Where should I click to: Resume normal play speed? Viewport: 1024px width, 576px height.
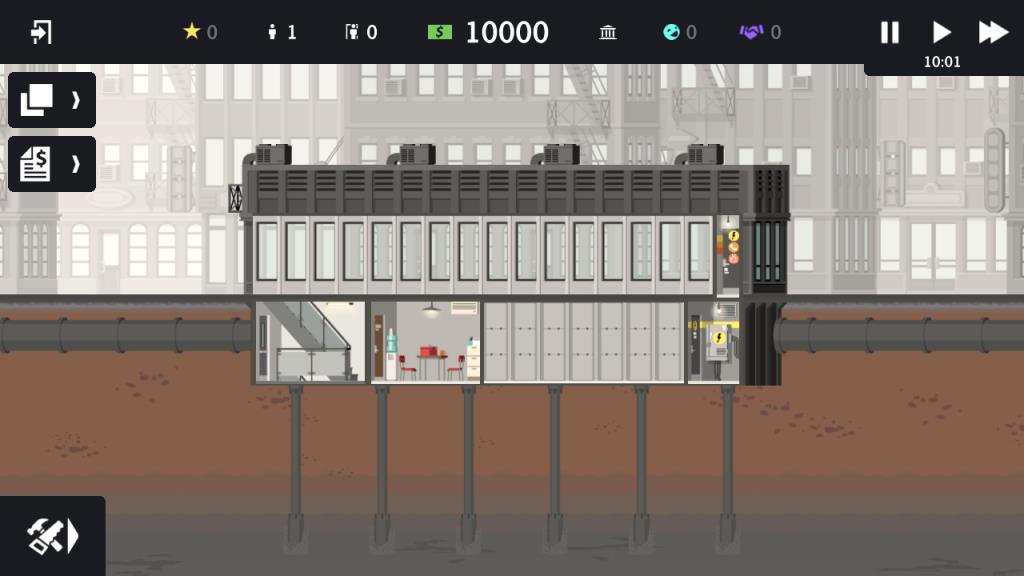(x=941, y=32)
